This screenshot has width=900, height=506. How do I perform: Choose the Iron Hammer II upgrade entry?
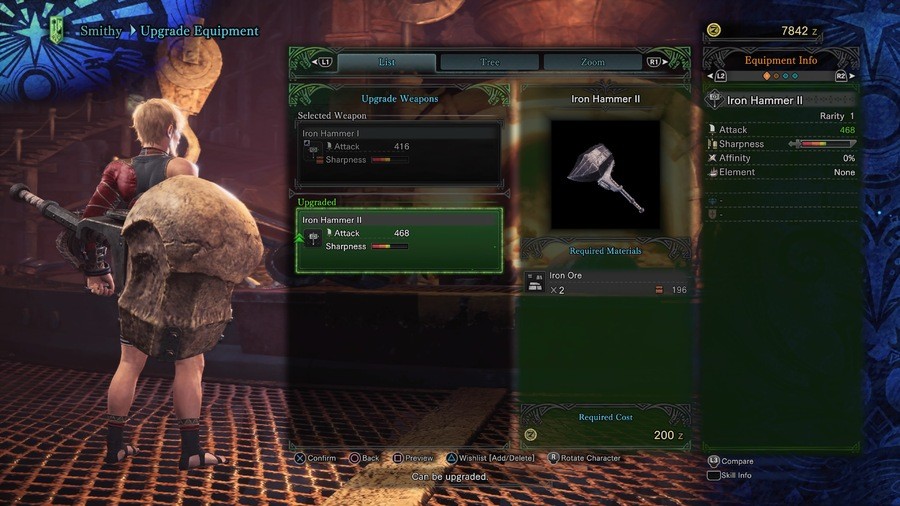[399, 240]
